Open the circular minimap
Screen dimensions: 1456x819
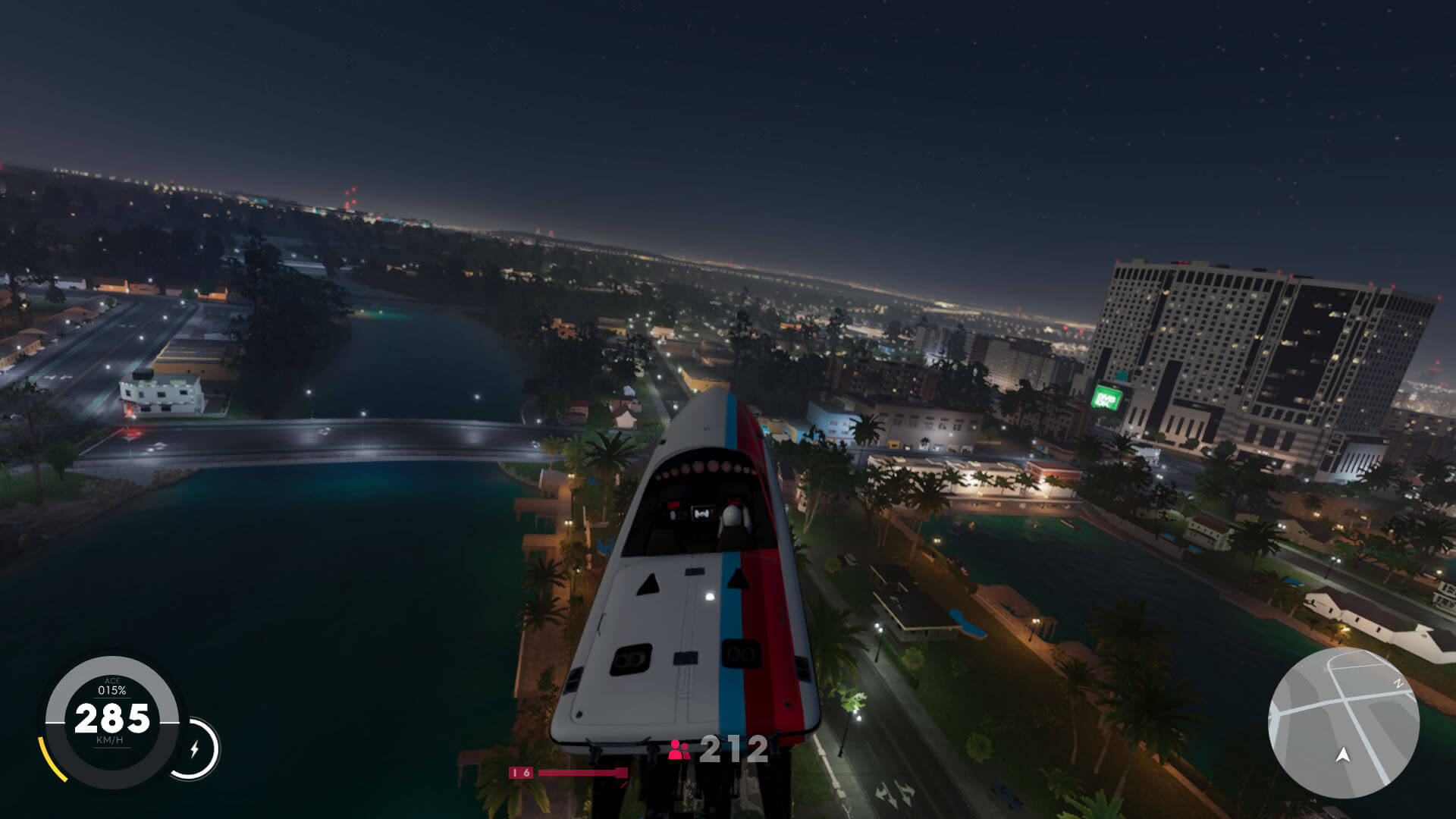pos(1343,722)
